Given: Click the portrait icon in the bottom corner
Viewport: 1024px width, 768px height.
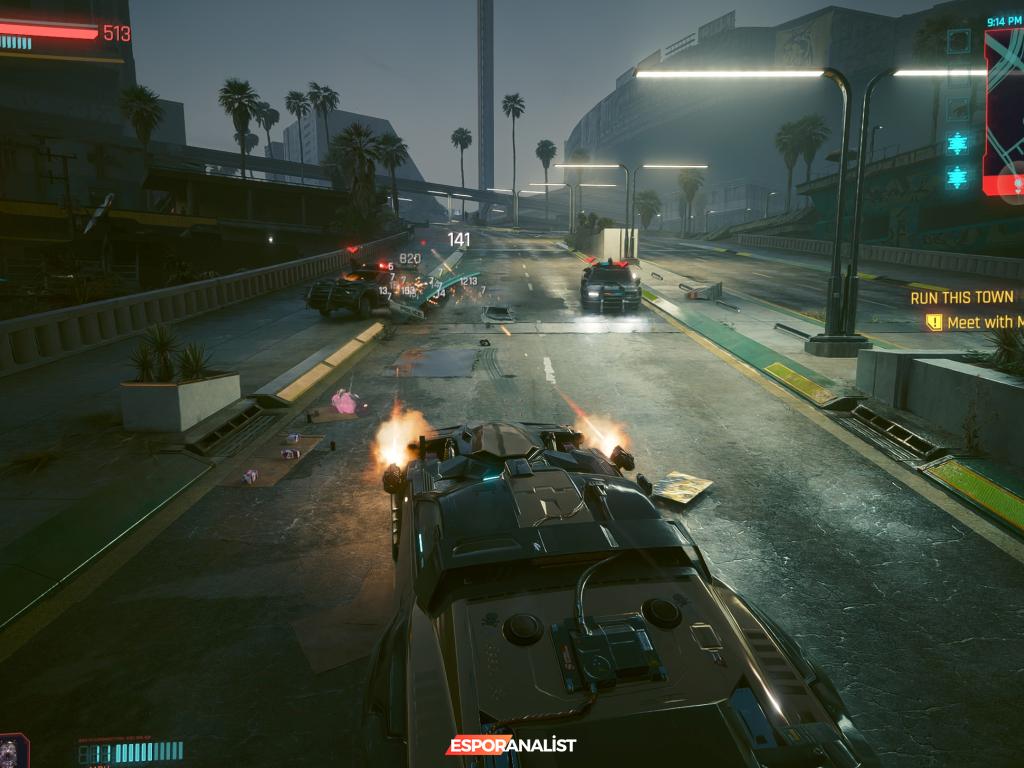Looking at the screenshot, I should point(13,751).
